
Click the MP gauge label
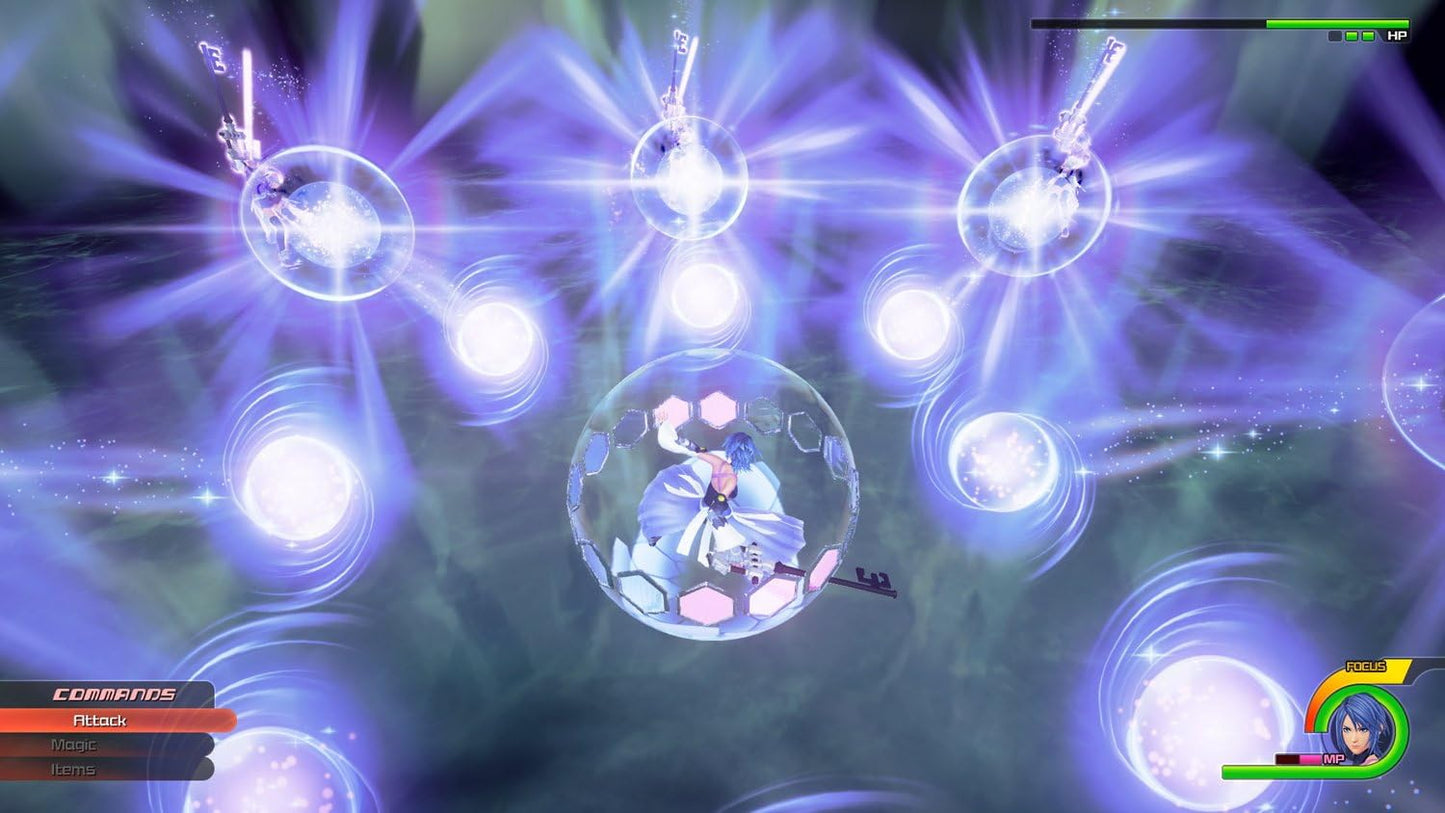pyautogui.click(x=1334, y=758)
